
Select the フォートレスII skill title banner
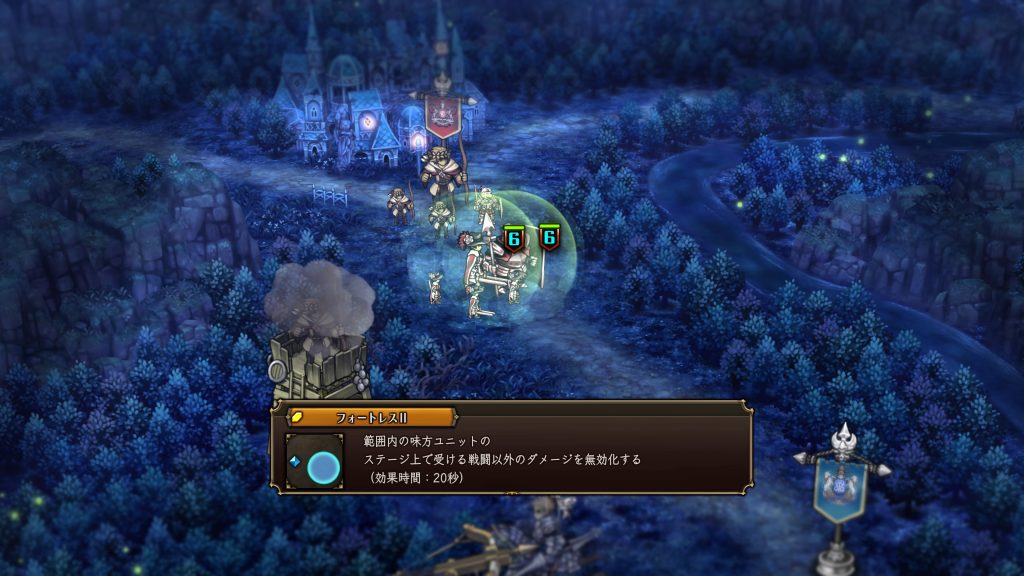(371, 416)
